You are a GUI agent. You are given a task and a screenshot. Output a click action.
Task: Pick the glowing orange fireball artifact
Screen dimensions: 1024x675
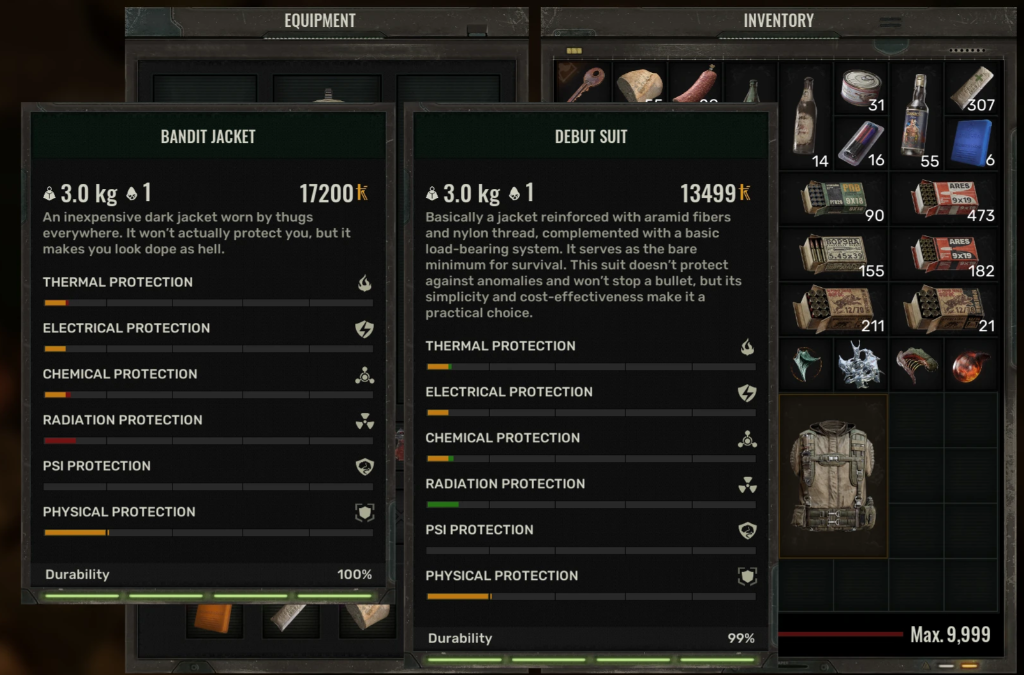point(970,364)
